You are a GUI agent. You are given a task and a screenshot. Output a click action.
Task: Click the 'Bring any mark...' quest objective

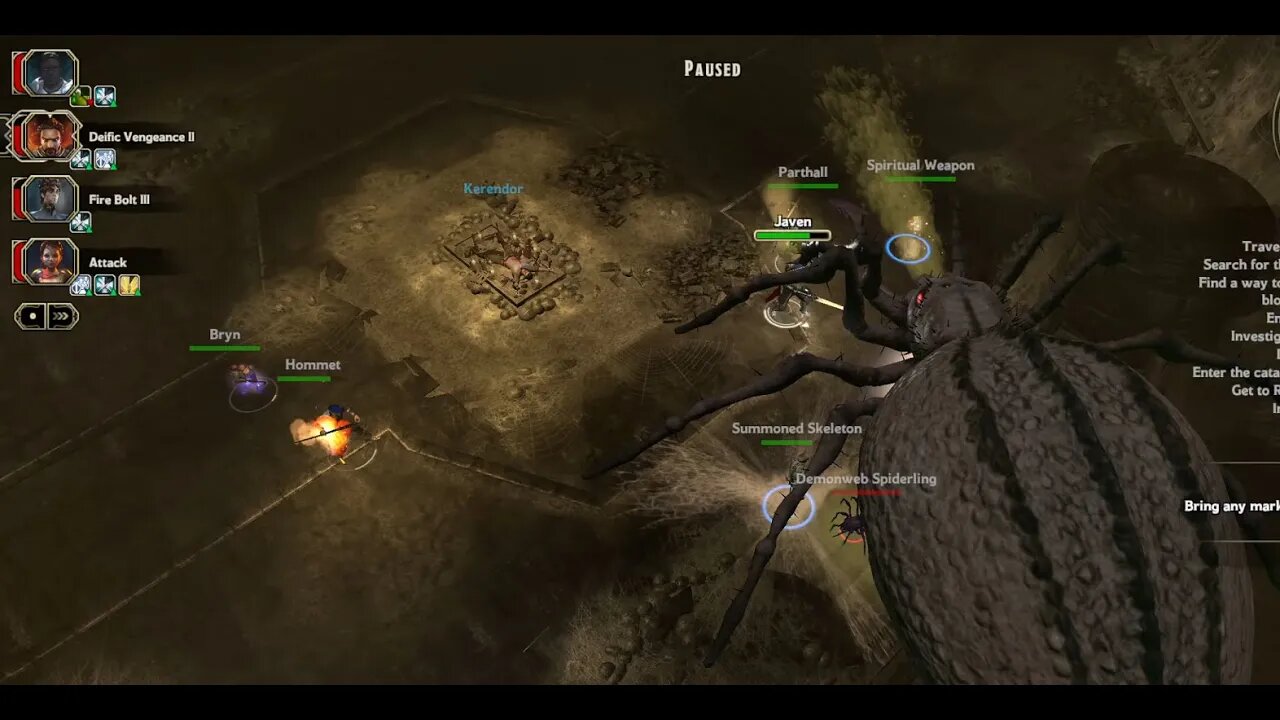[x=1232, y=506]
